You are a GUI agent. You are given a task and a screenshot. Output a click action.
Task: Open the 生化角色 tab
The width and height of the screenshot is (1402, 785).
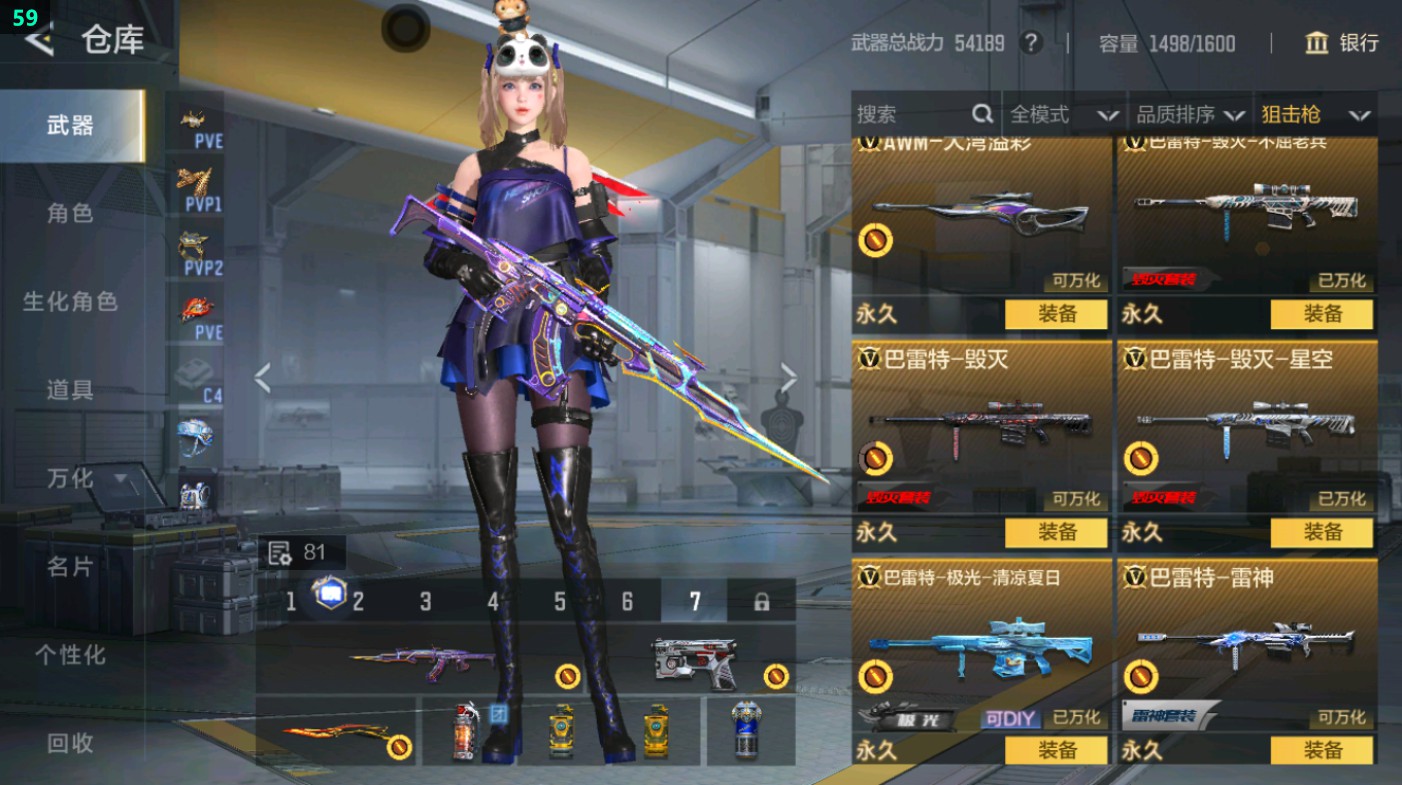pos(70,301)
